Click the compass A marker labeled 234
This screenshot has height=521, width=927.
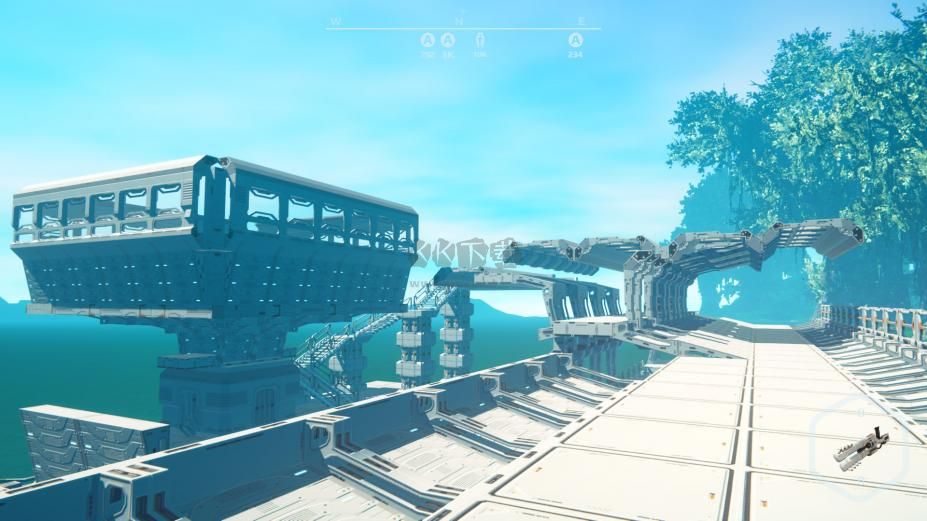(x=575, y=40)
